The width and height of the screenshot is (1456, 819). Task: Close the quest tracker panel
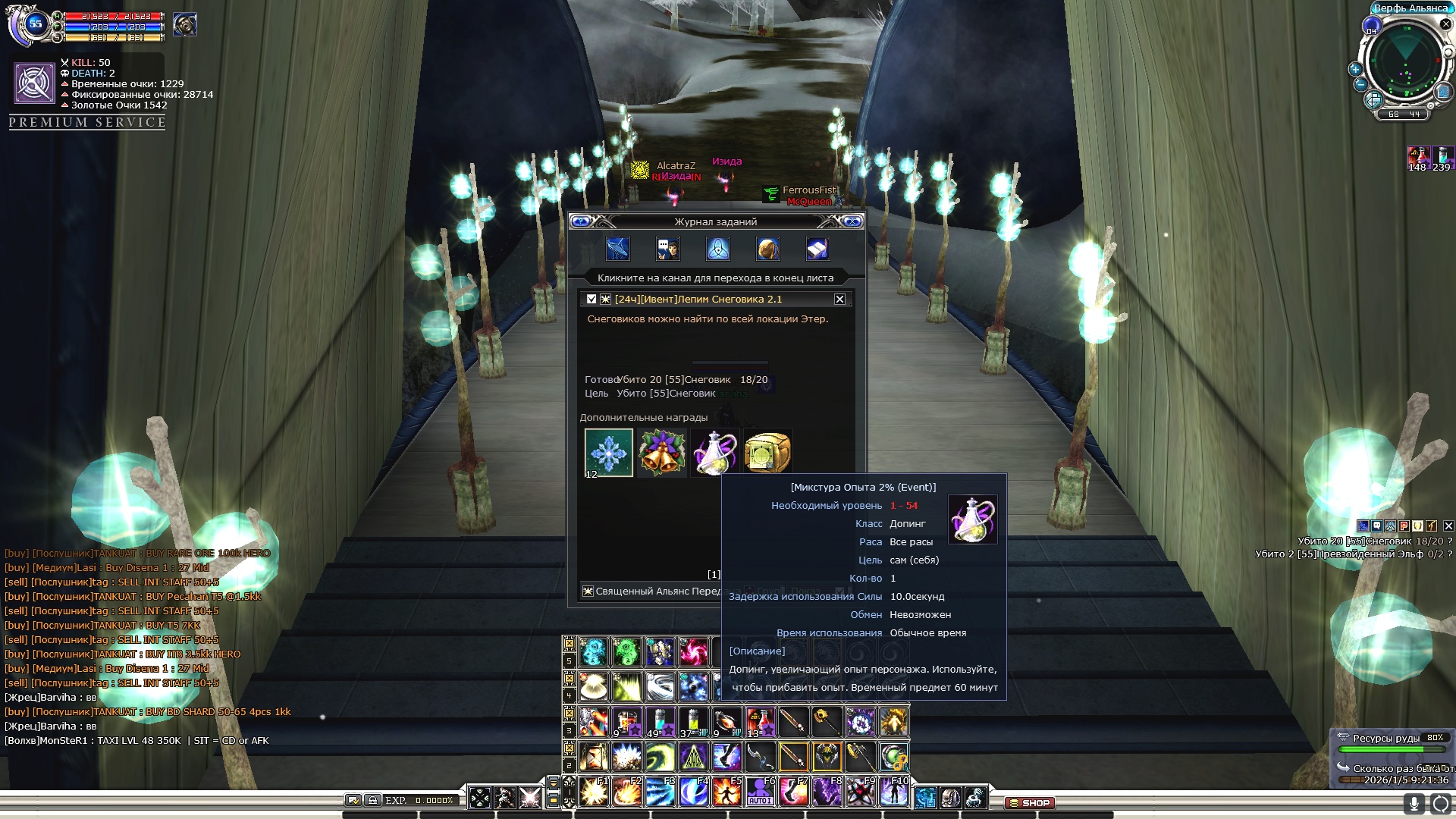[x=1448, y=526]
